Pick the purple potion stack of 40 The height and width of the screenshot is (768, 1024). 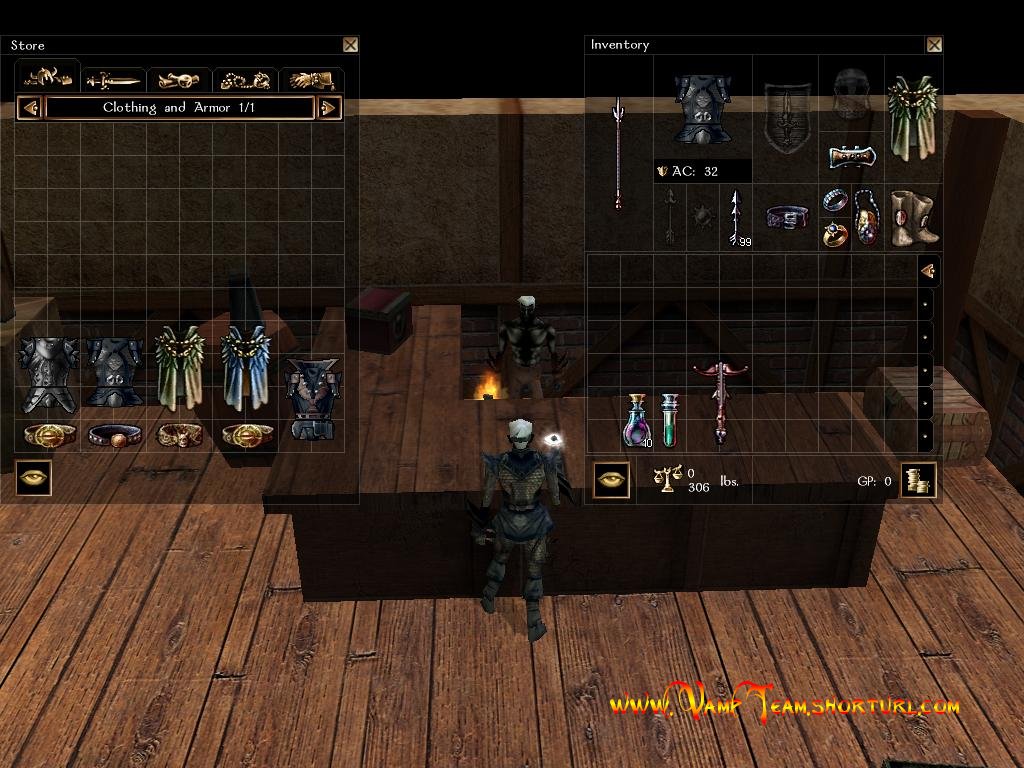tap(637, 420)
